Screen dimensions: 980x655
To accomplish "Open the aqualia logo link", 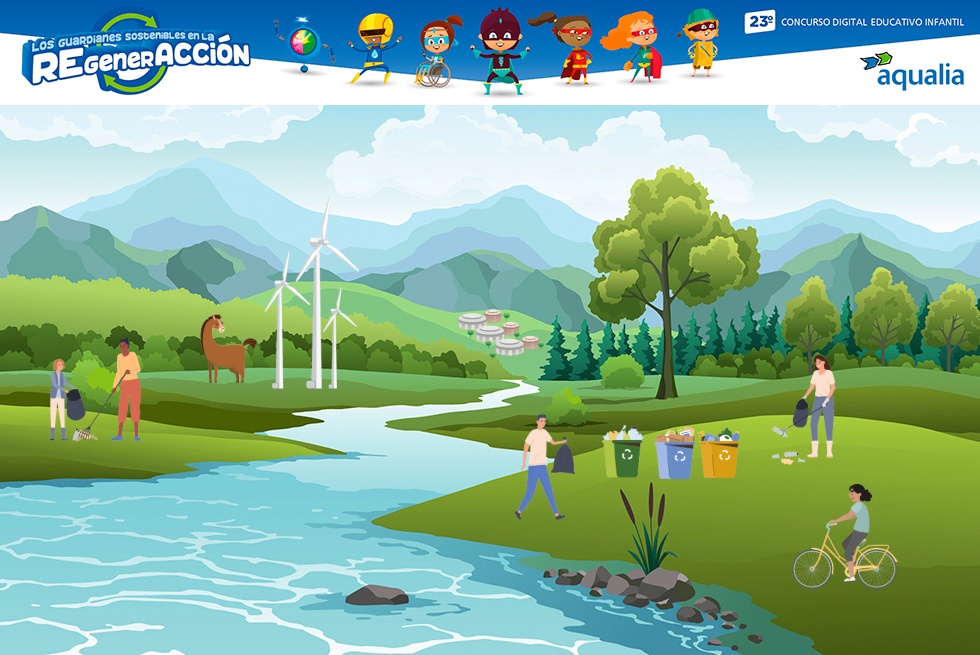I will (911, 71).
